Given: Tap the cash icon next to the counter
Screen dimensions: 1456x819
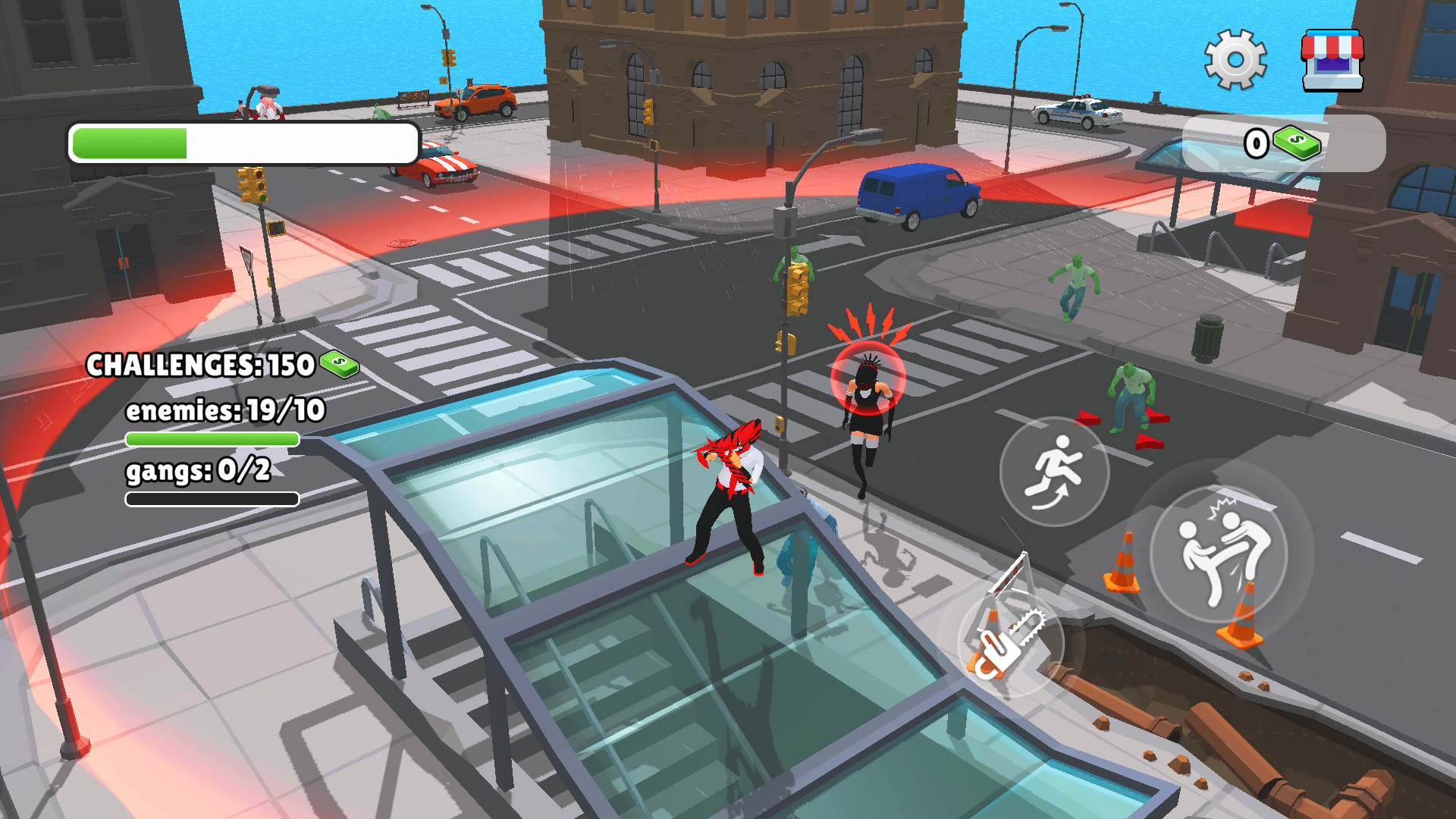Looking at the screenshot, I should [1298, 142].
